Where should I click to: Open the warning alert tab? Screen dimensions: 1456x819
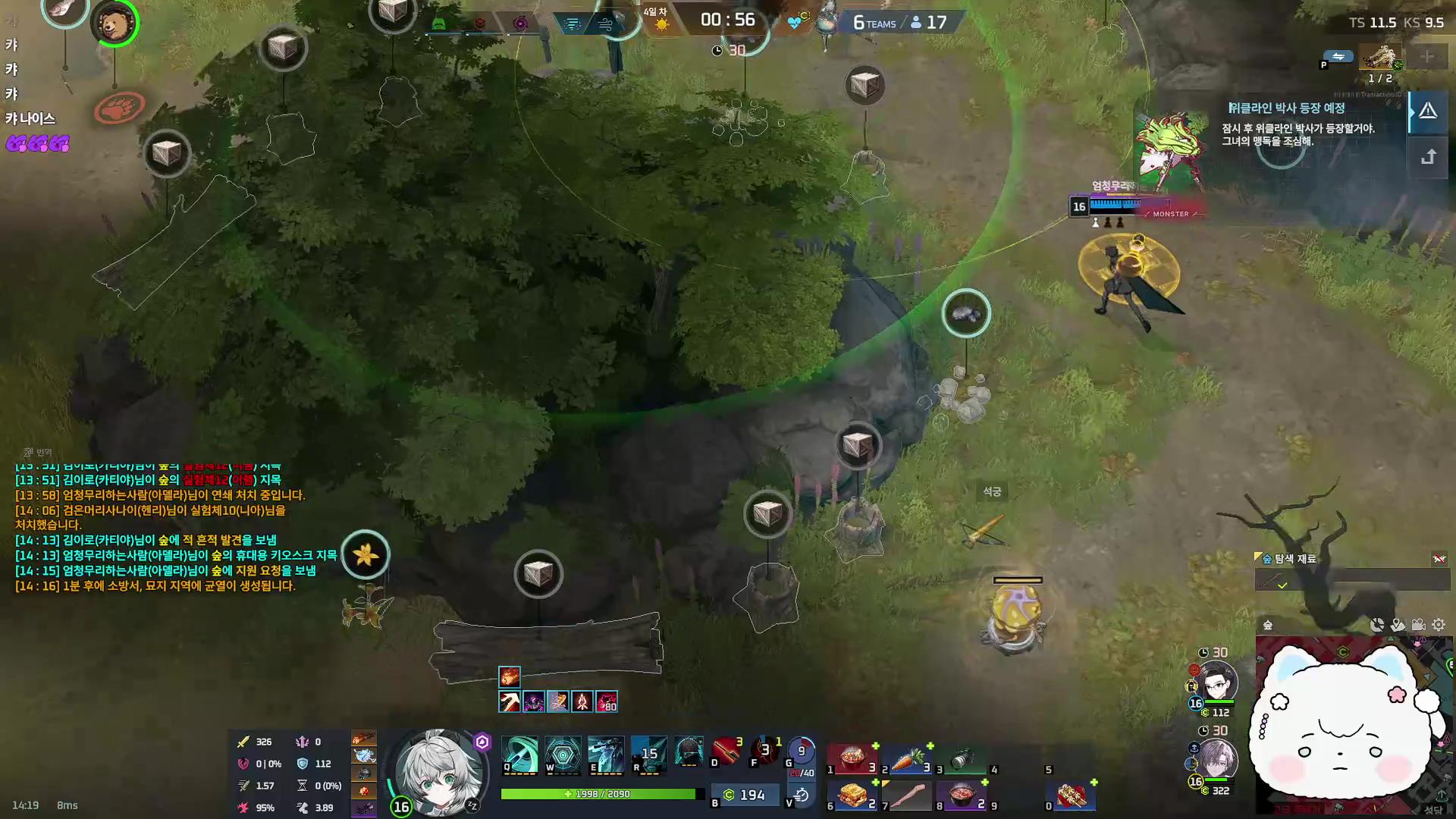tap(1429, 112)
